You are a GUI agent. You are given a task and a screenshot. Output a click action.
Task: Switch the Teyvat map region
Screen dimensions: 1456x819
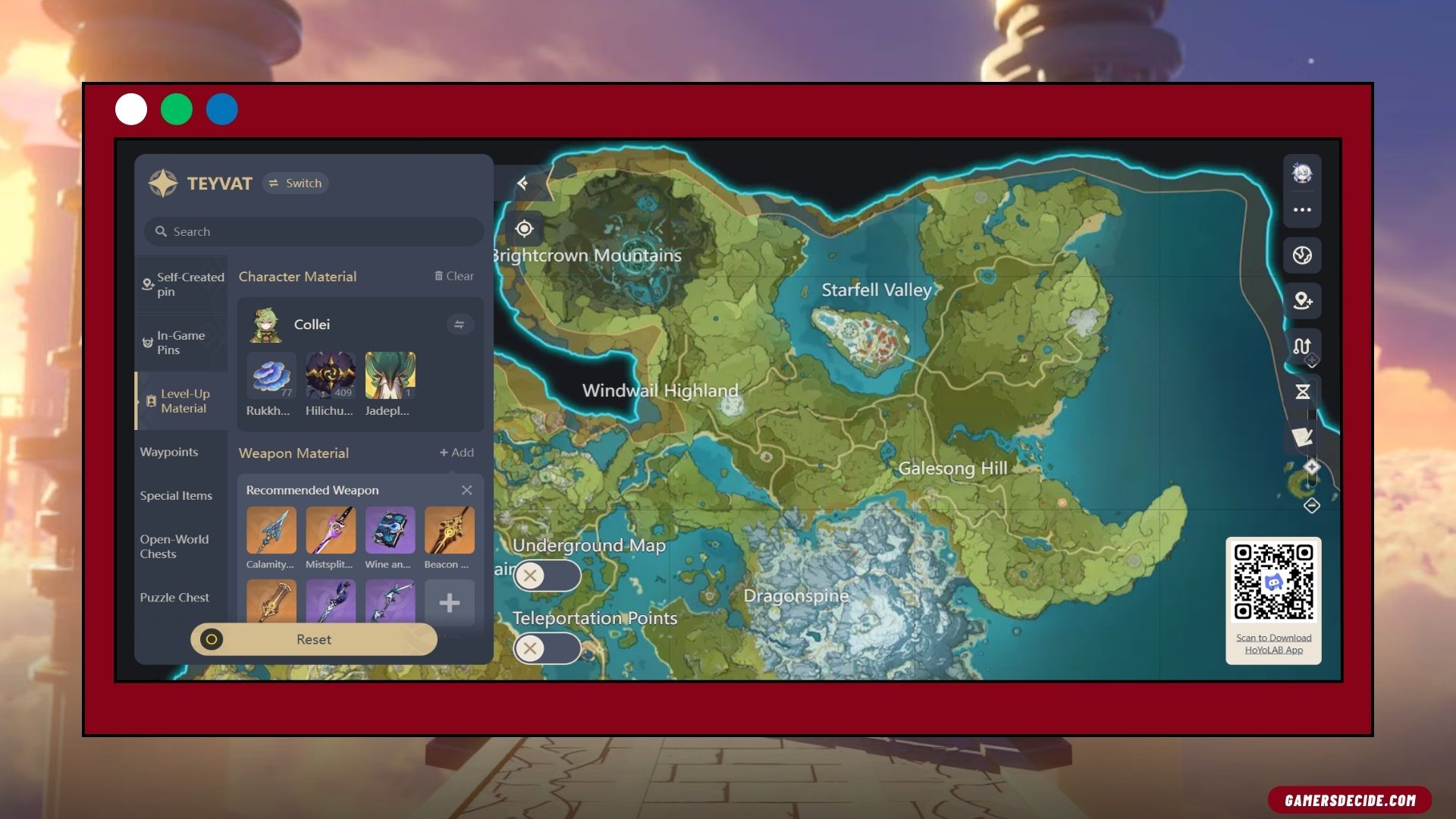point(295,184)
